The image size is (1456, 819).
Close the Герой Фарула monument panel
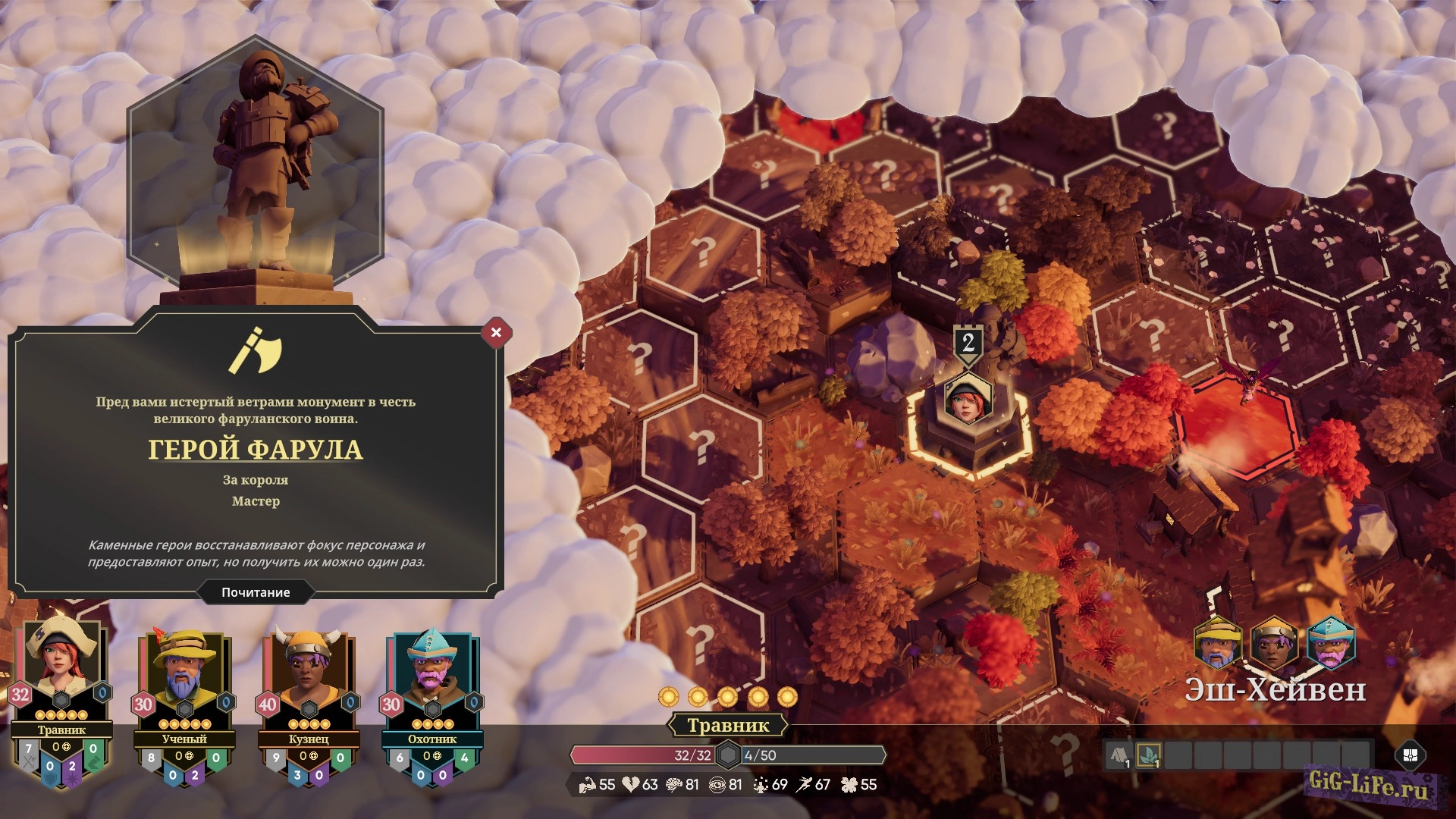click(x=496, y=332)
